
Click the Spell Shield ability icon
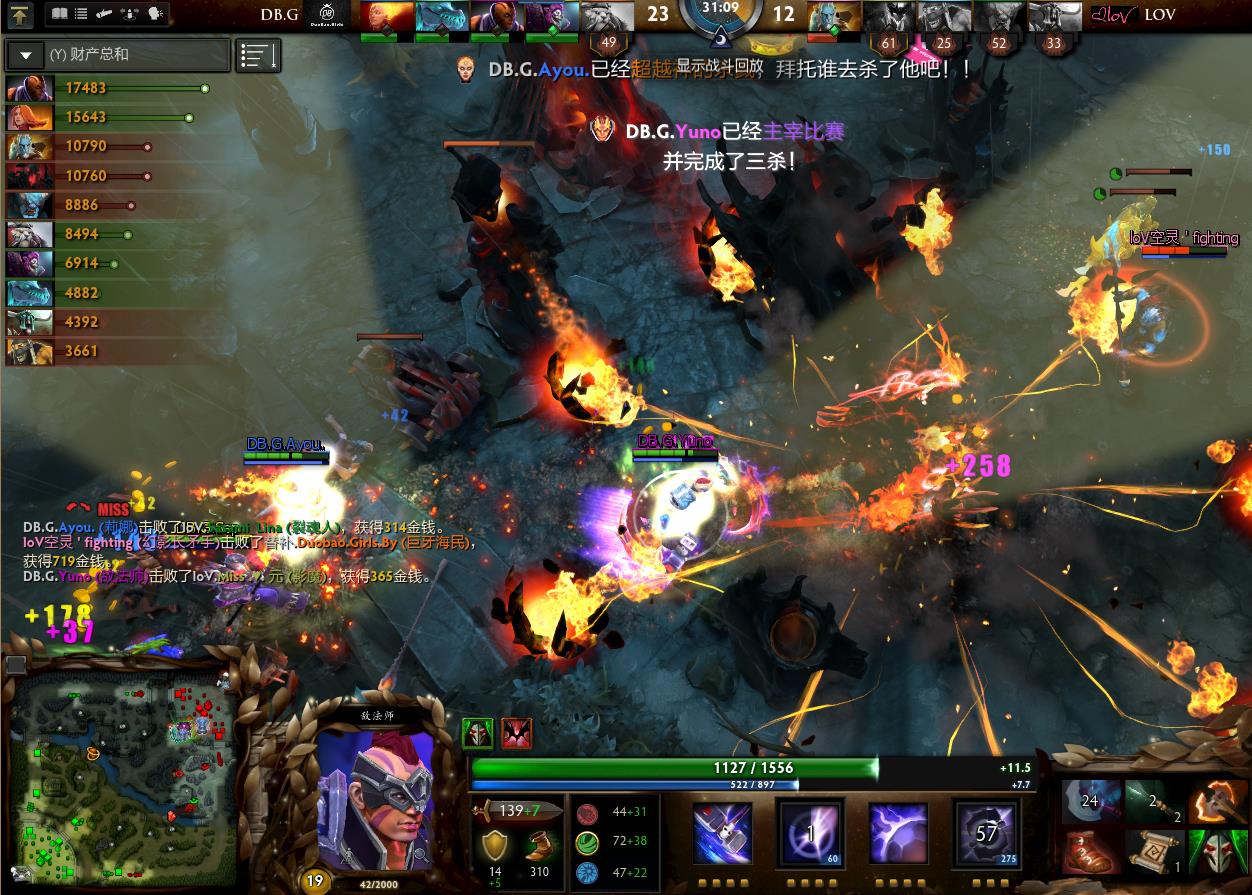pos(898,832)
